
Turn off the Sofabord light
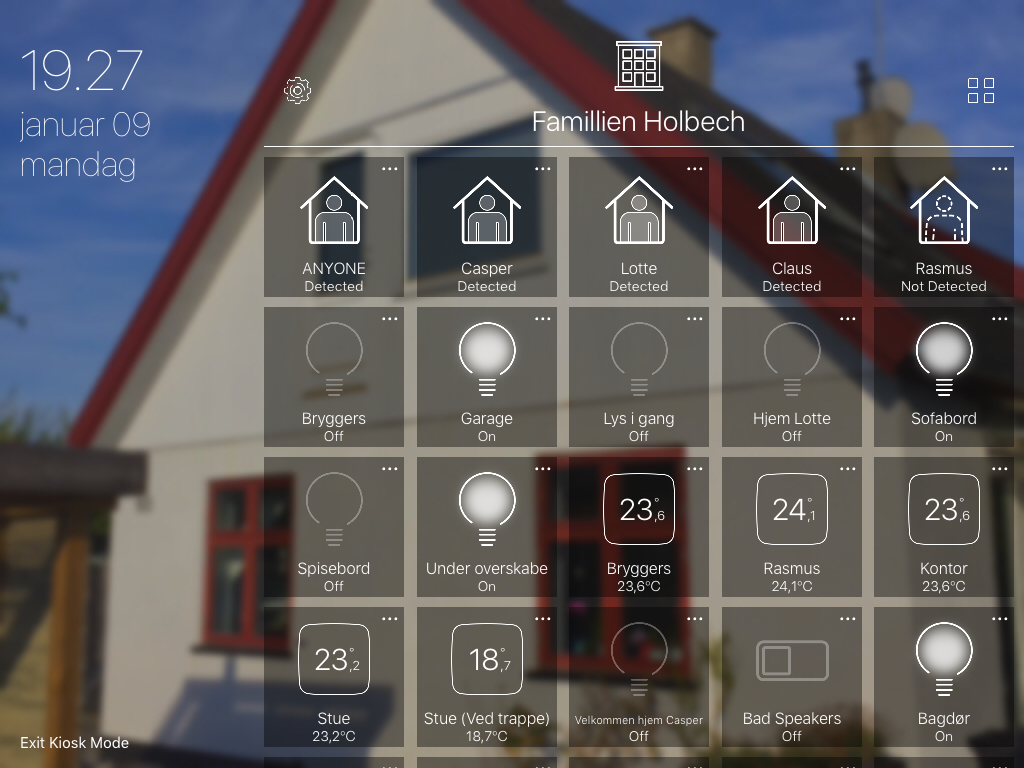(944, 376)
